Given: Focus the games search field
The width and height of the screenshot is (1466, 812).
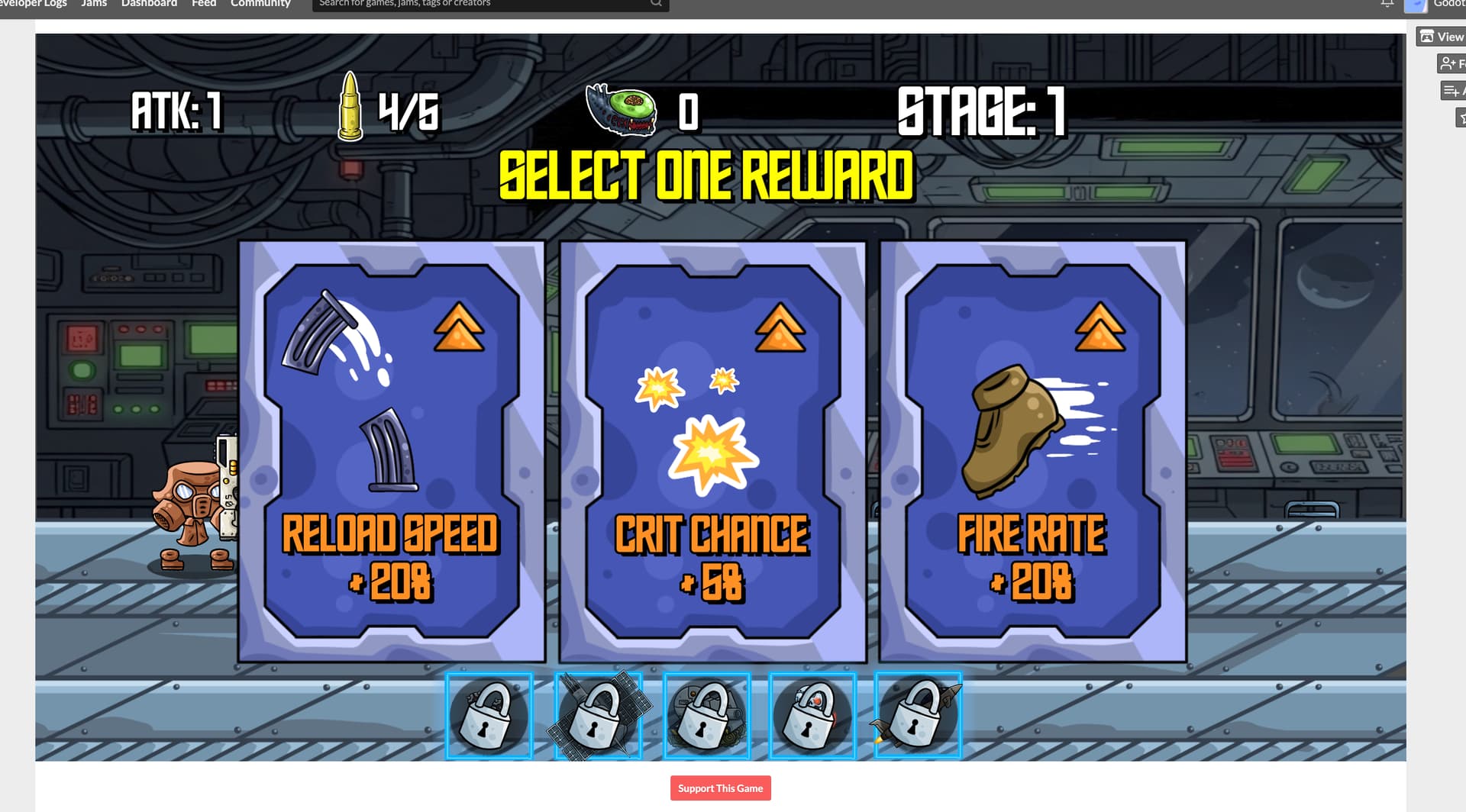Looking at the screenshot, I should [481, 4].
